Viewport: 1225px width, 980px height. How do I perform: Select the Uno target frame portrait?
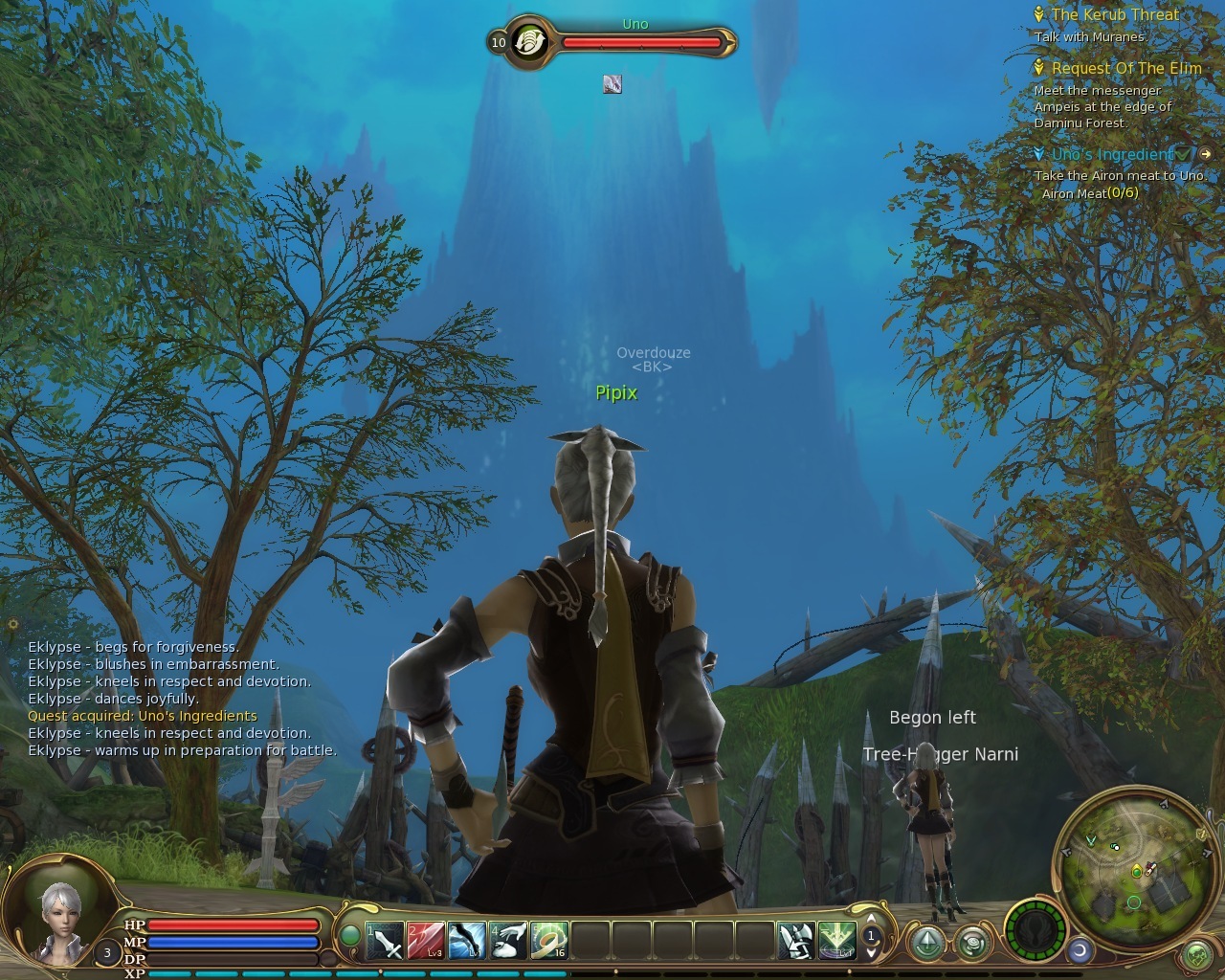point(528,42)
